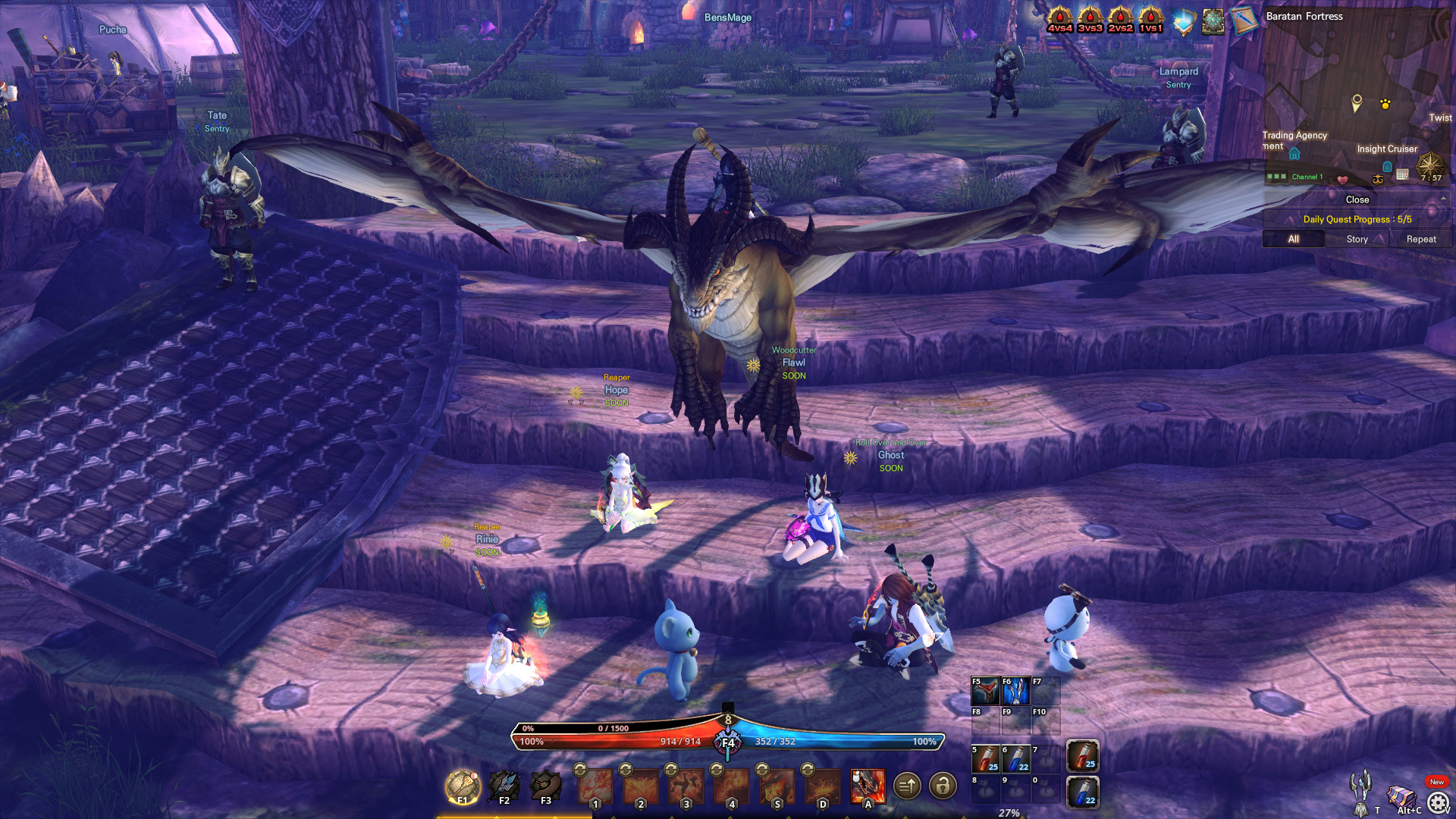Use the red potion in slot 5
1456x819 pixels.
(x=984, y=759)
